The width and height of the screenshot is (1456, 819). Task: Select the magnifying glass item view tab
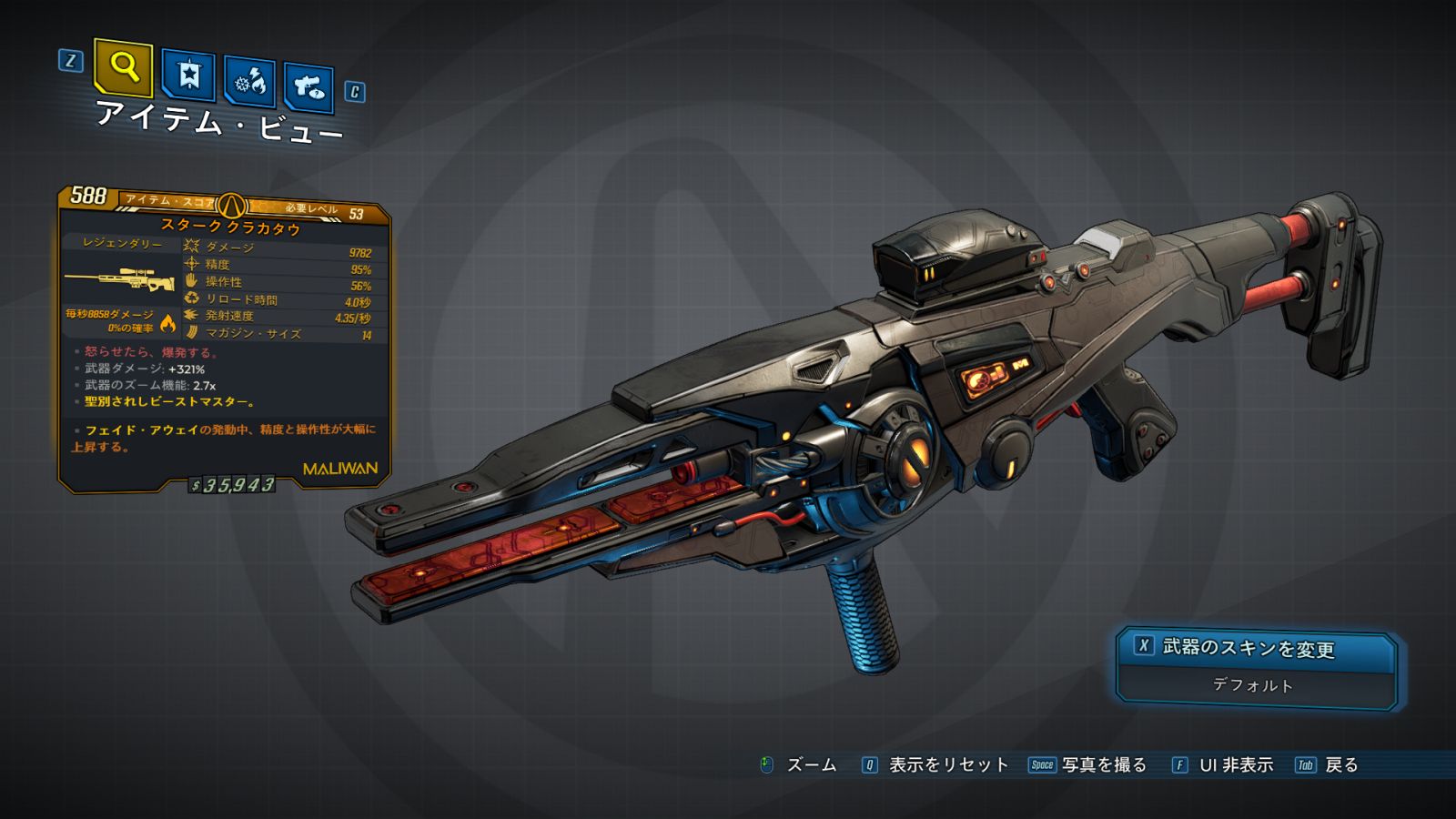coord(124,66)
